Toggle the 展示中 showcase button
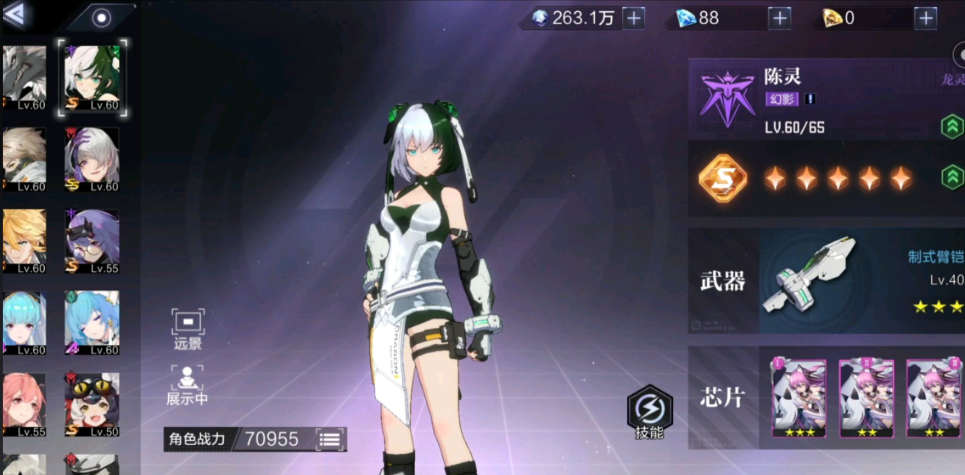965x475 pixels. pos(188,385)
